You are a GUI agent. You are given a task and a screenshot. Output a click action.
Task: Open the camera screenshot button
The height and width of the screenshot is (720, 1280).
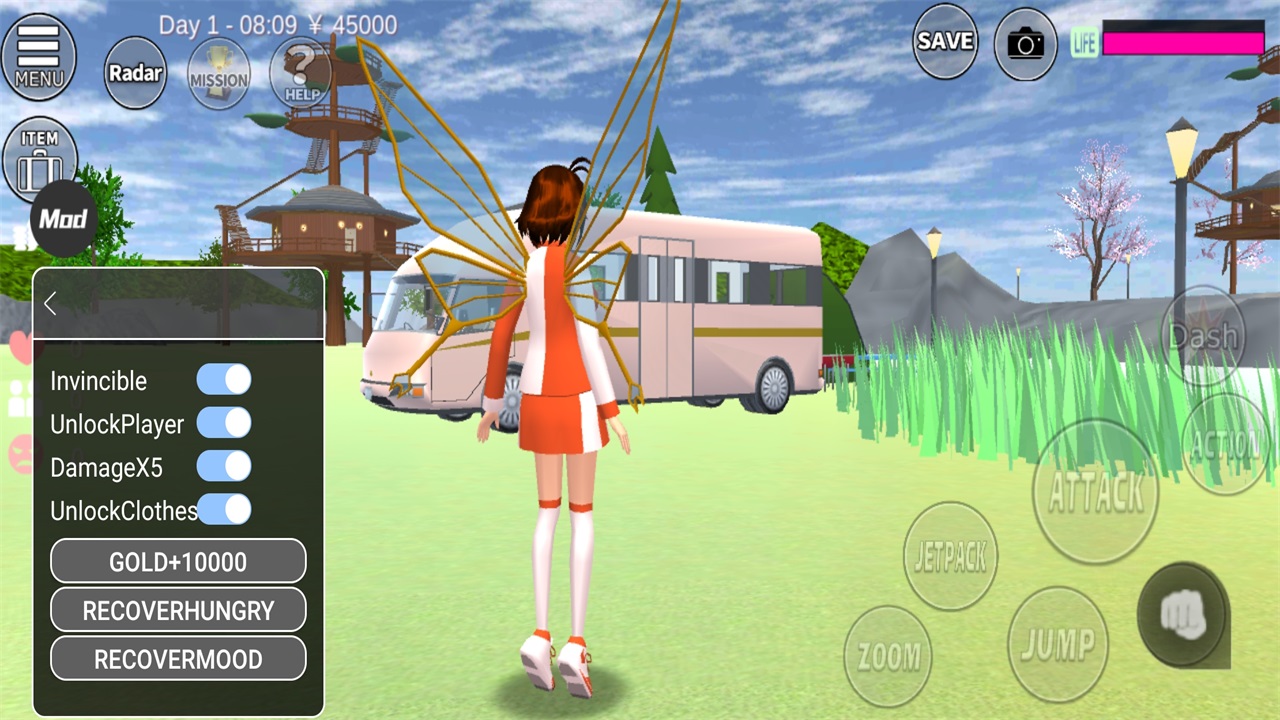(1025, 44)
